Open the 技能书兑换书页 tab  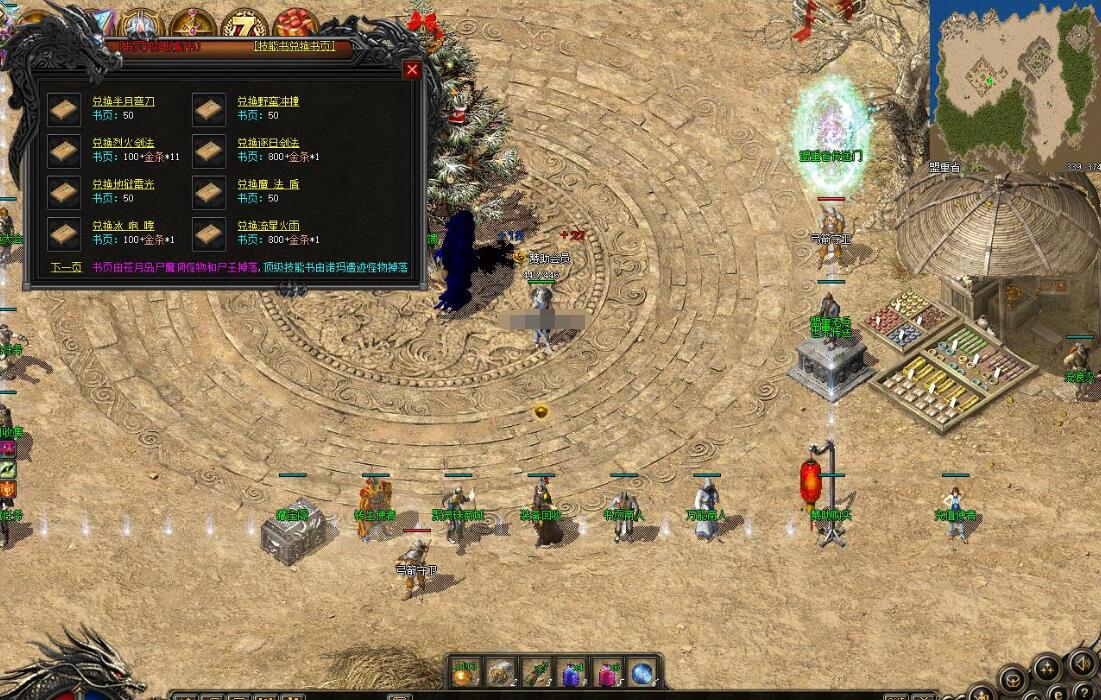(294, 47)
